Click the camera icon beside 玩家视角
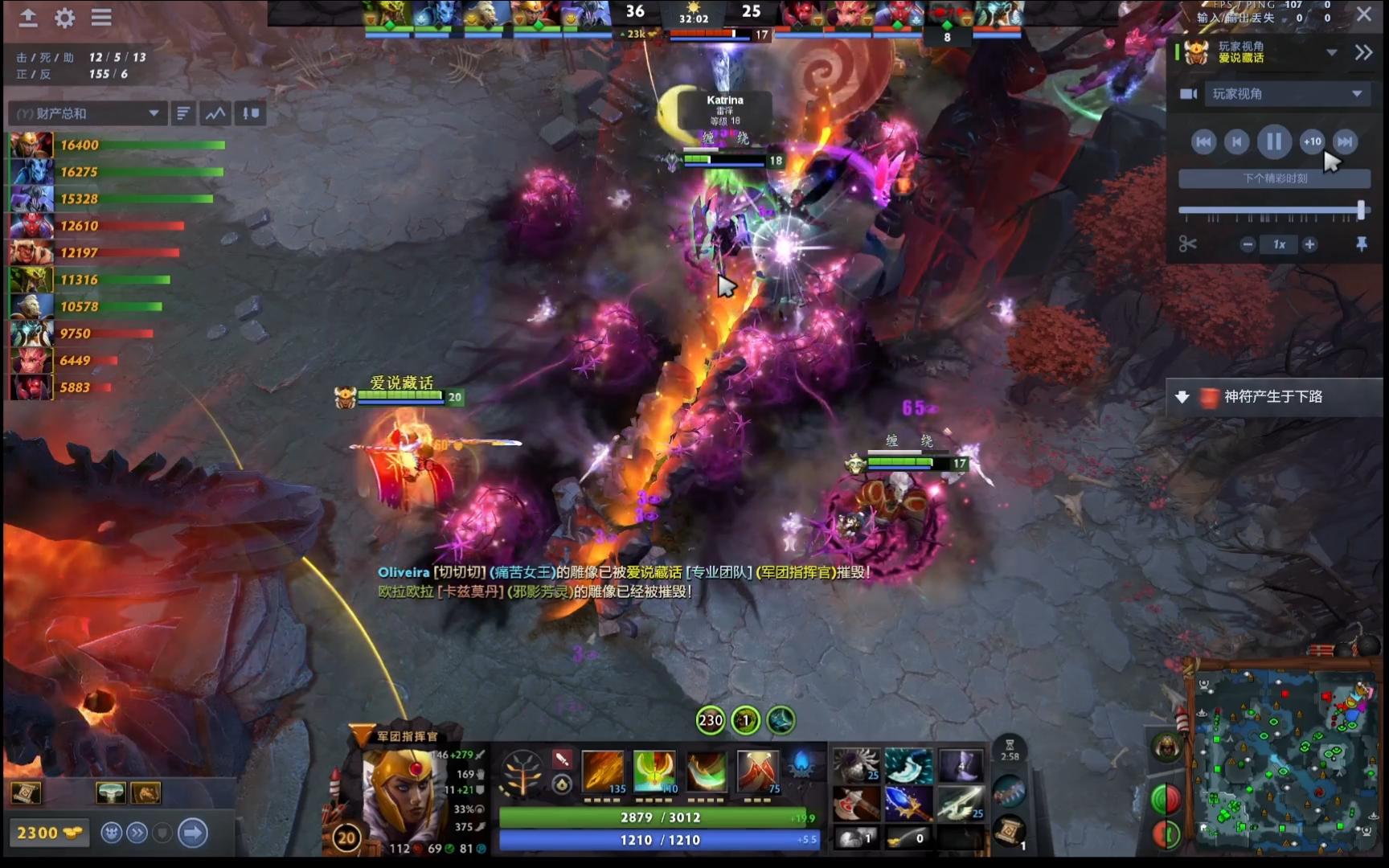The height and width of the screenshot is (868, 1389). 1188,94
